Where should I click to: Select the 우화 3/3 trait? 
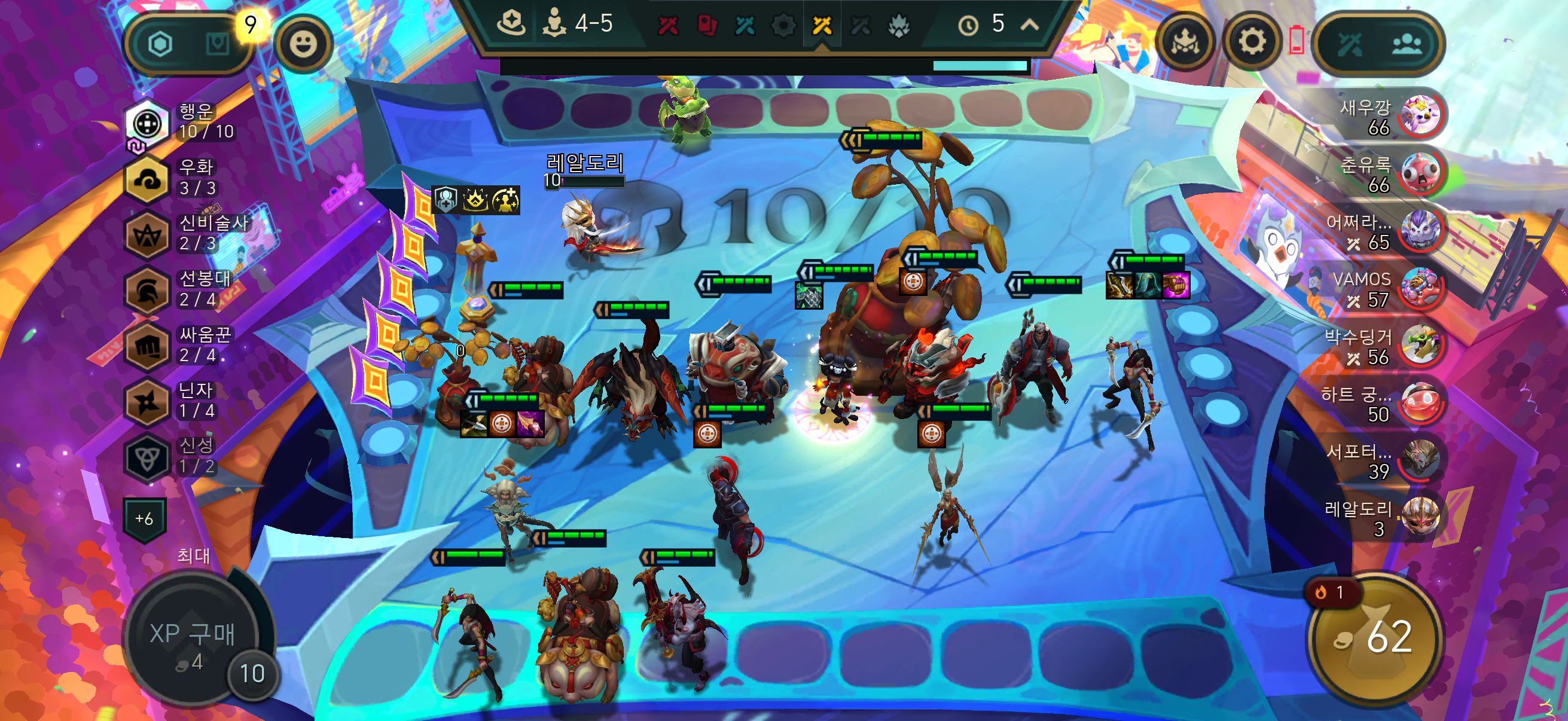pos(147,179)
